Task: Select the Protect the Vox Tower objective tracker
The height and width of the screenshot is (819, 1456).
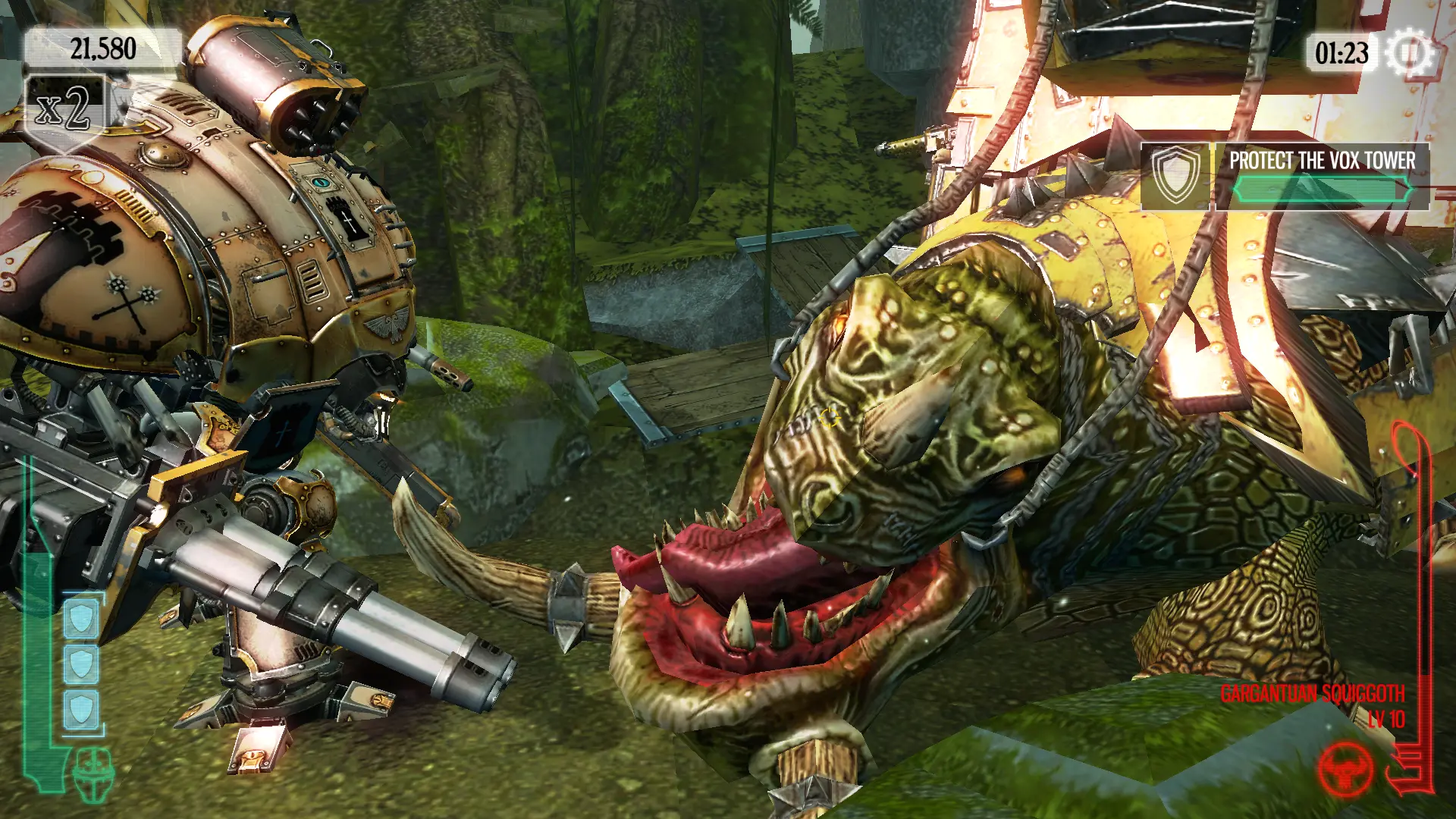Action: (x=1285, y=176)
